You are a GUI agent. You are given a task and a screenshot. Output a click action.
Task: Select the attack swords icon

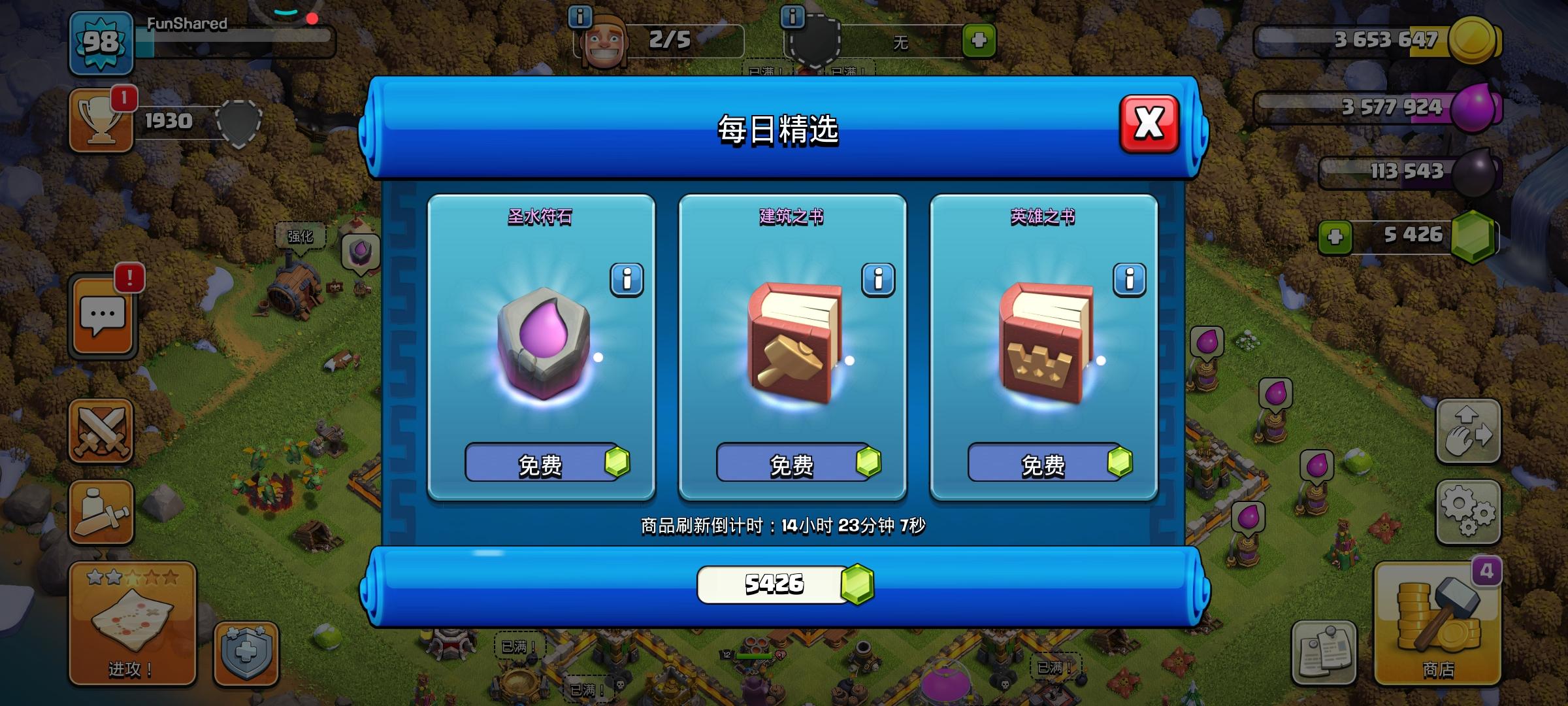pyautogui.click(x=101, y=431)
